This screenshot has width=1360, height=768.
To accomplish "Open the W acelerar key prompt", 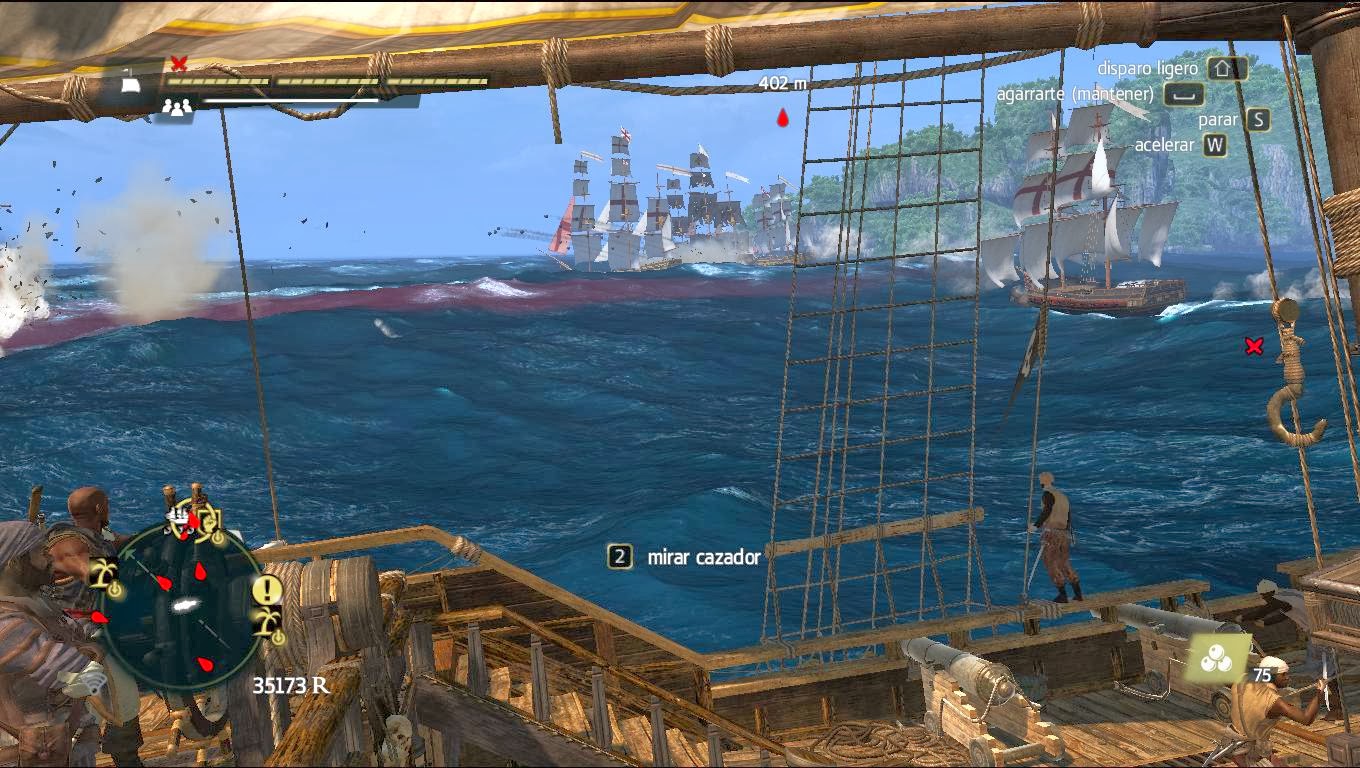I will pyautogui.click(x=1216, y=144).
